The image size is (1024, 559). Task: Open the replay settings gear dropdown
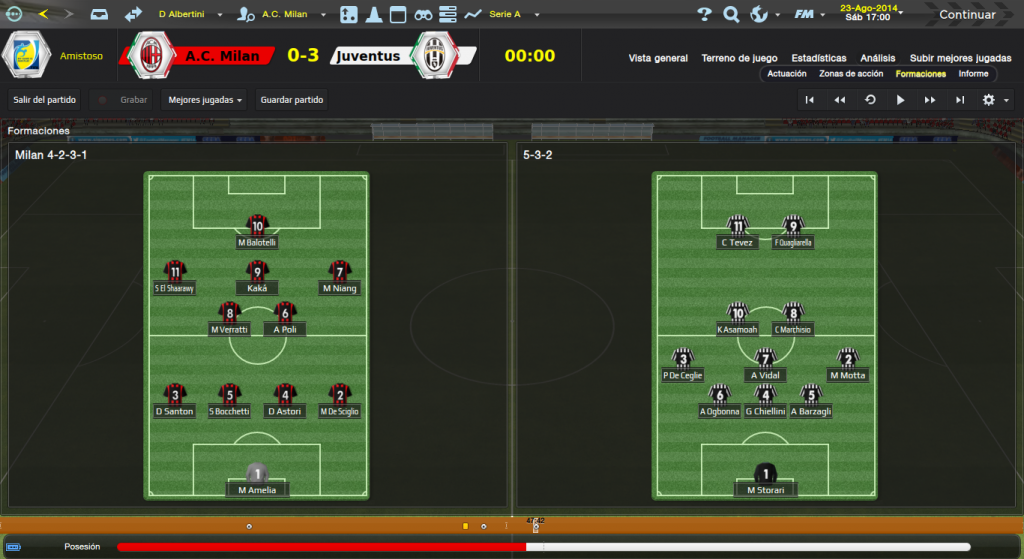tap(993, 100)
